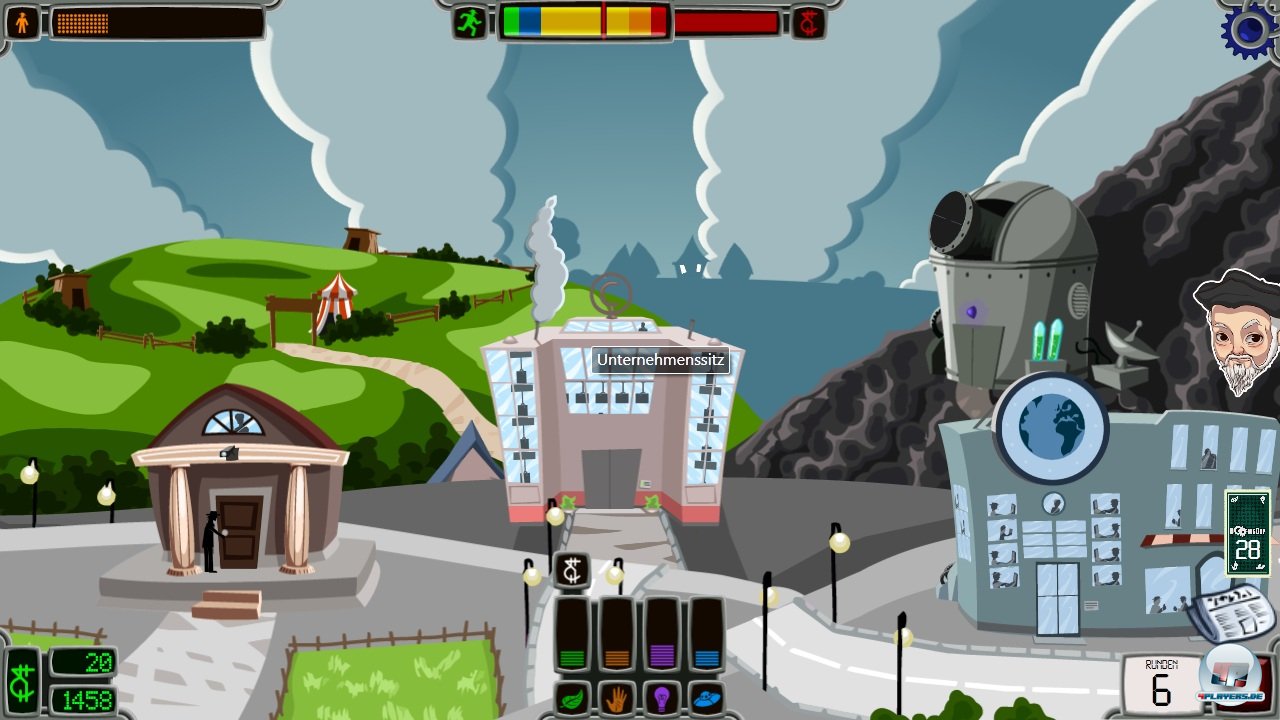Open the green card deck showing 28
The image size is (1280, 720).
[1247, 533]
